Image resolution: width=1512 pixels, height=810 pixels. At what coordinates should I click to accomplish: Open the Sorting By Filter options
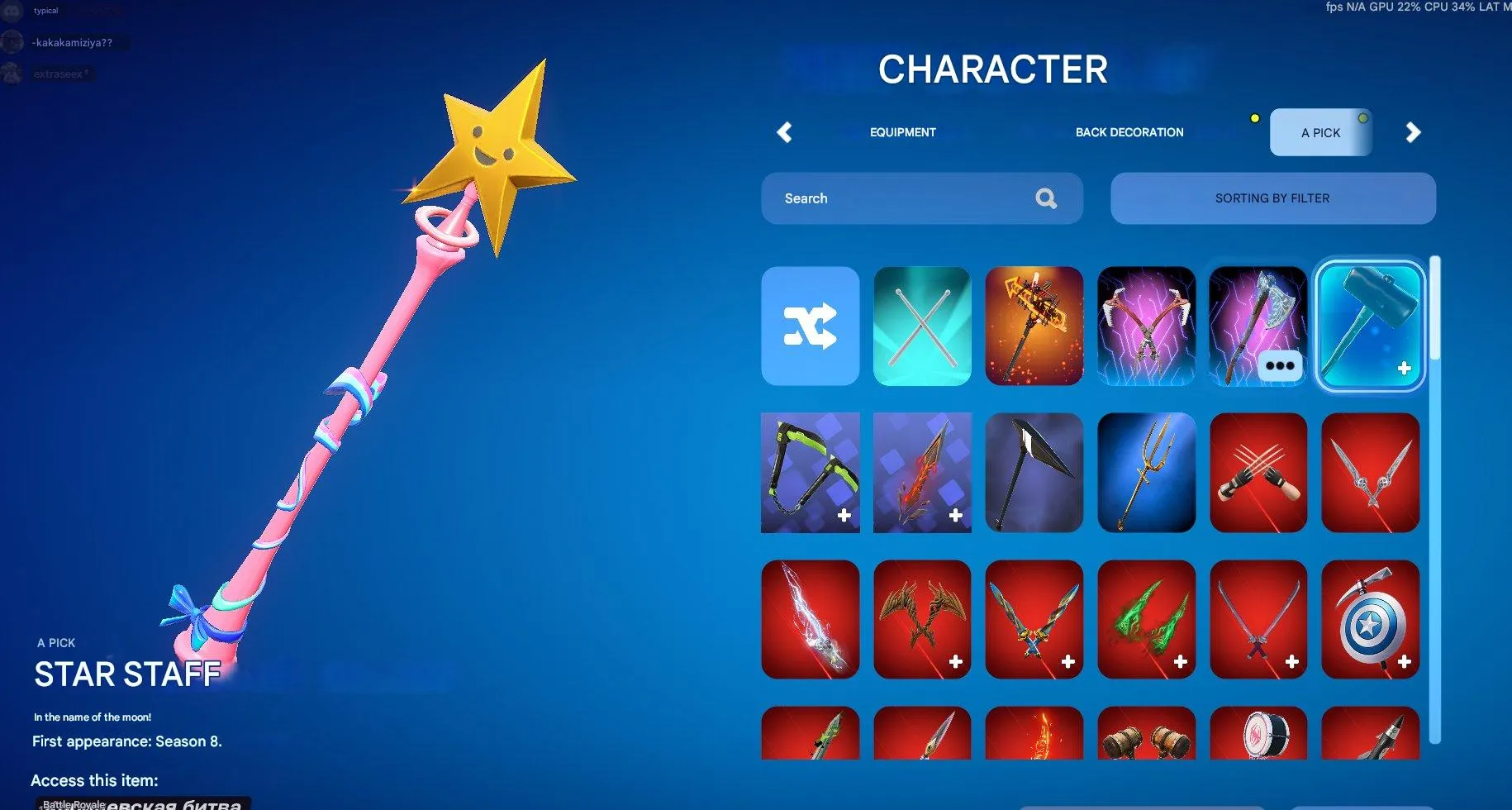[x=1272, y=198]
